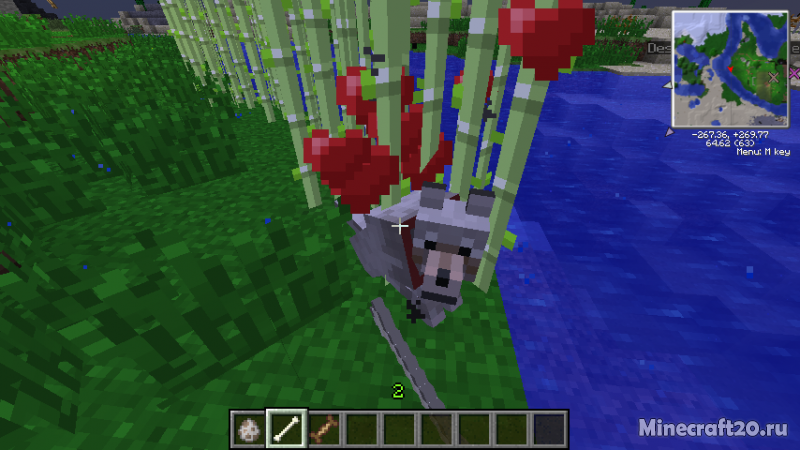Select the spawn egg hotbar slot
The height and width of the screenshot is (450, 800).
tap(249, 429)
